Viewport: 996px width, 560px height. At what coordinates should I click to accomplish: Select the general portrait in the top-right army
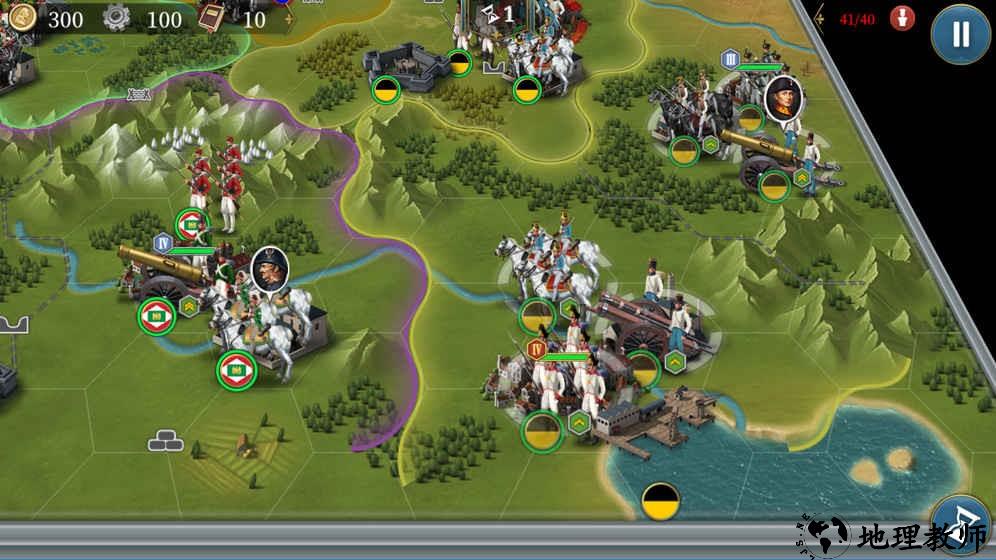pos(783,98)
